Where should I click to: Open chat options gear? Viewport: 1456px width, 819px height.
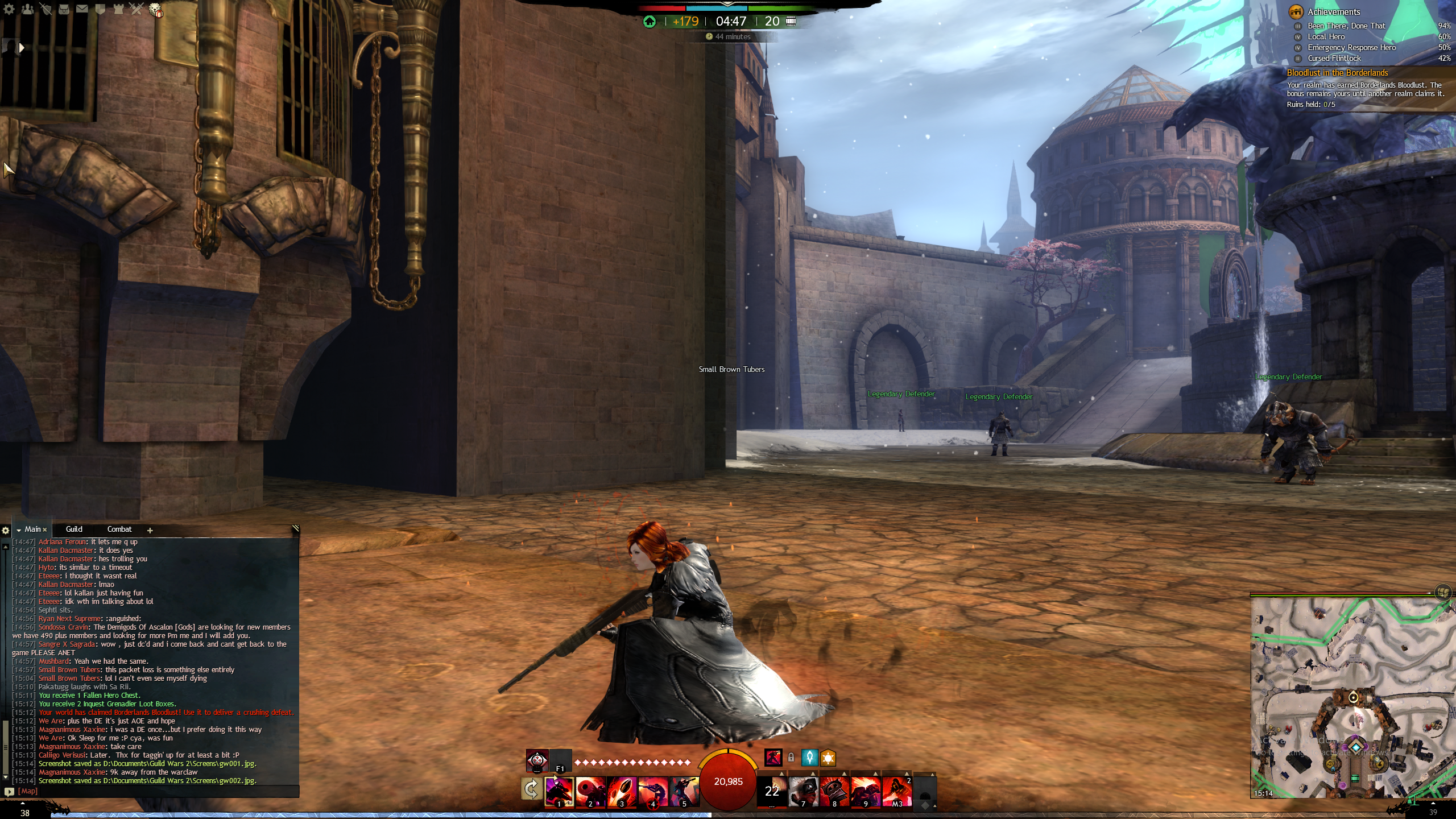coord(6,530)
